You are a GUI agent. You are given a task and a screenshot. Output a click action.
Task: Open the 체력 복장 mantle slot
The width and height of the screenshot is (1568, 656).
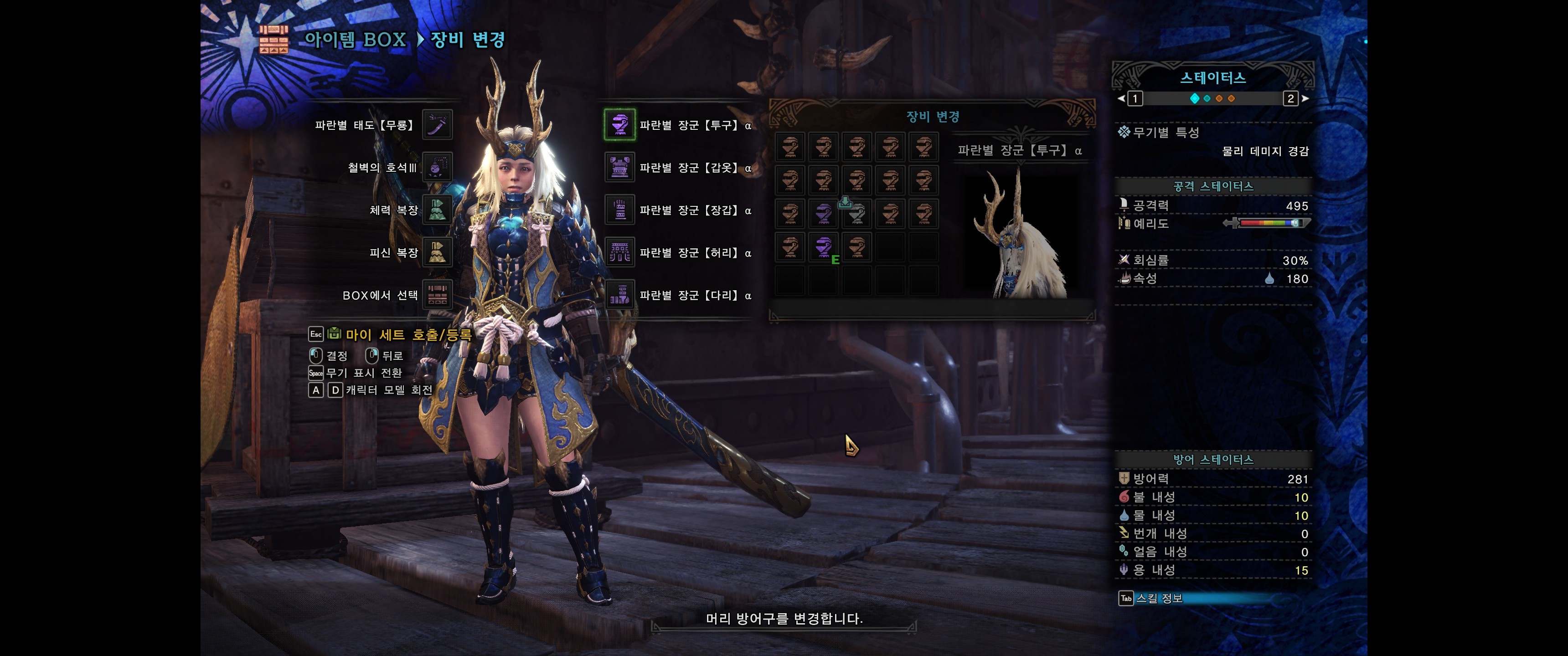[x=437, y=210]
